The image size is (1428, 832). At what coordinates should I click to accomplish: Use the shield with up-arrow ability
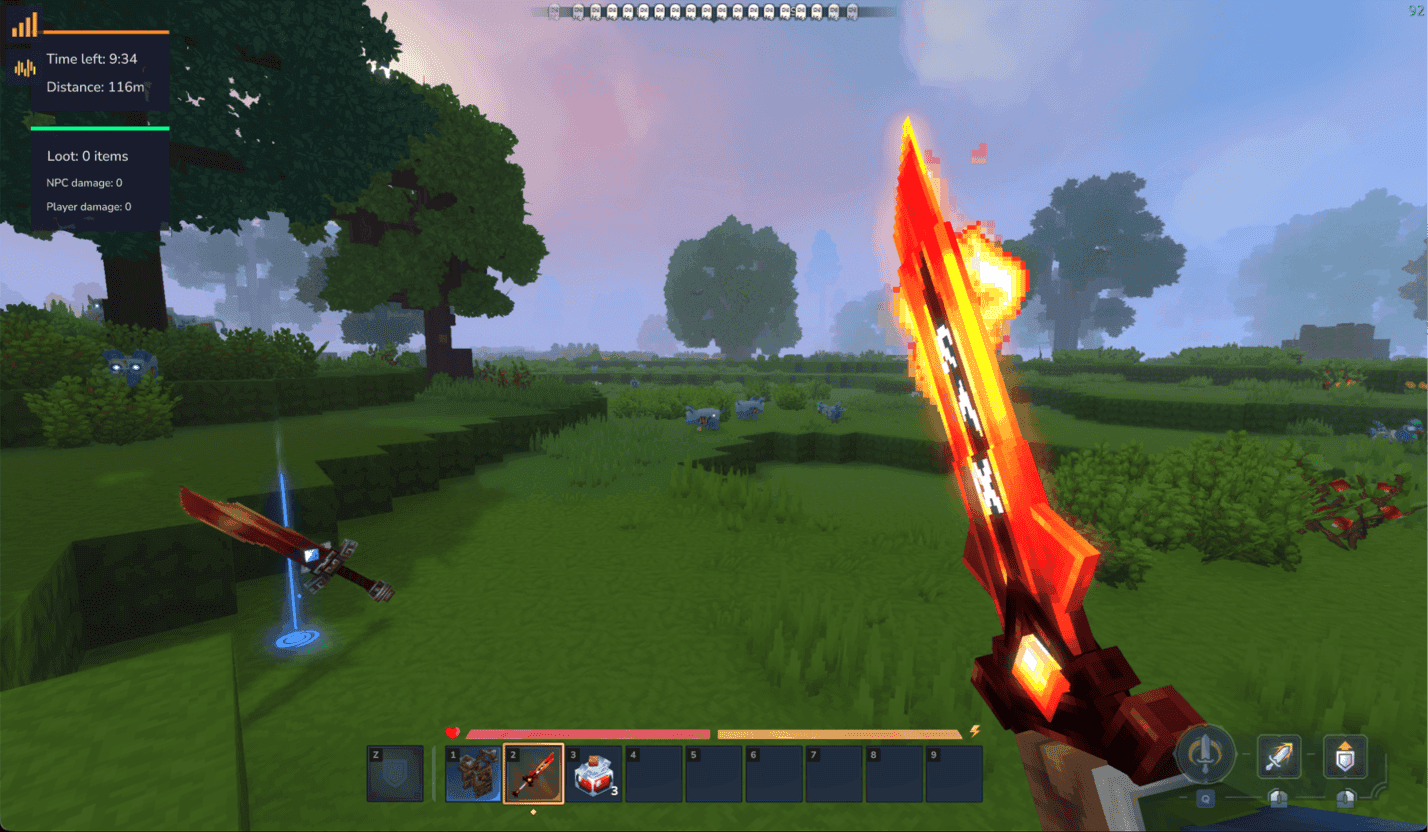point(1345,755)
